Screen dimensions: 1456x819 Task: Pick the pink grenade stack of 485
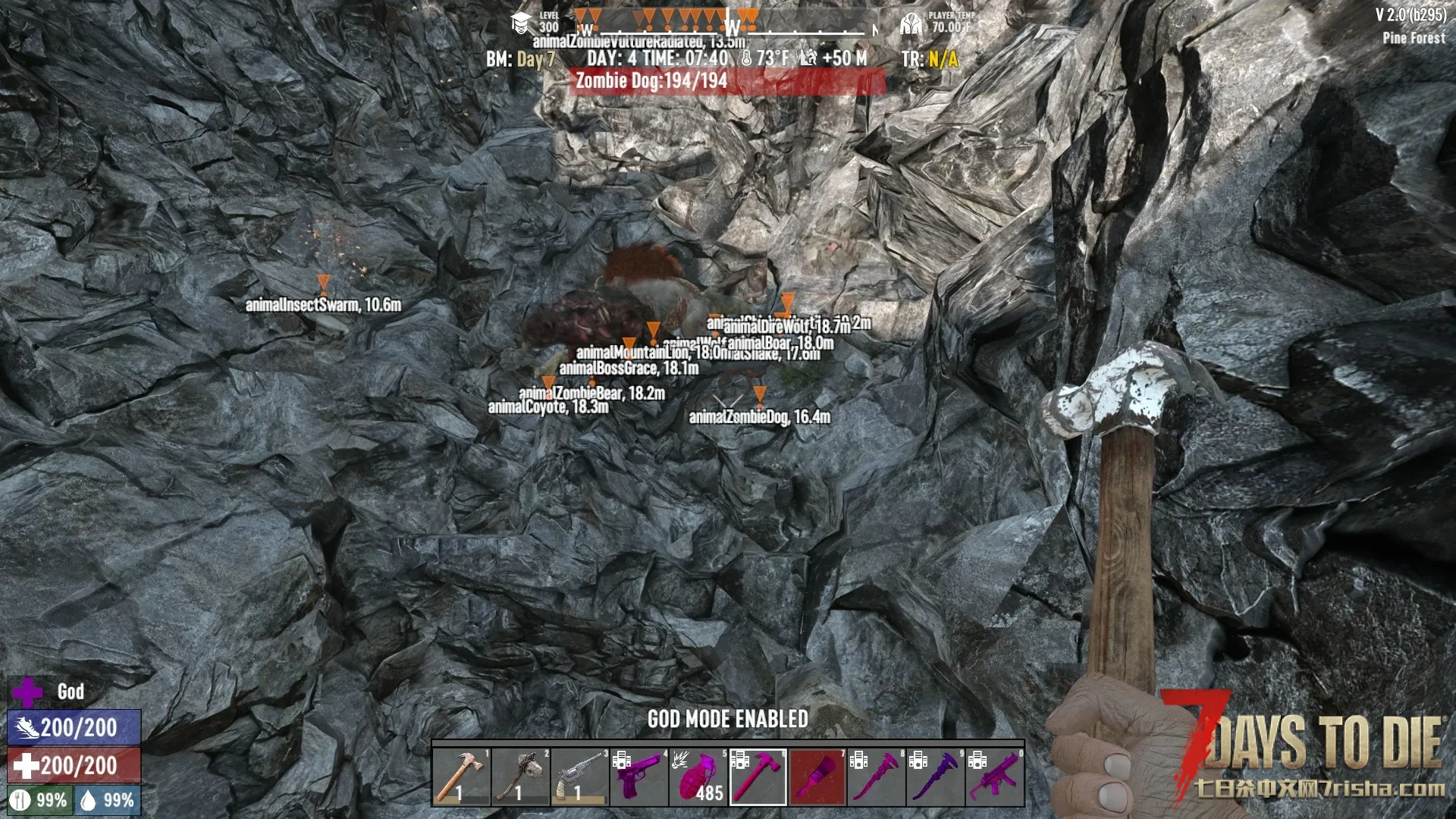(x=698, y=776)
